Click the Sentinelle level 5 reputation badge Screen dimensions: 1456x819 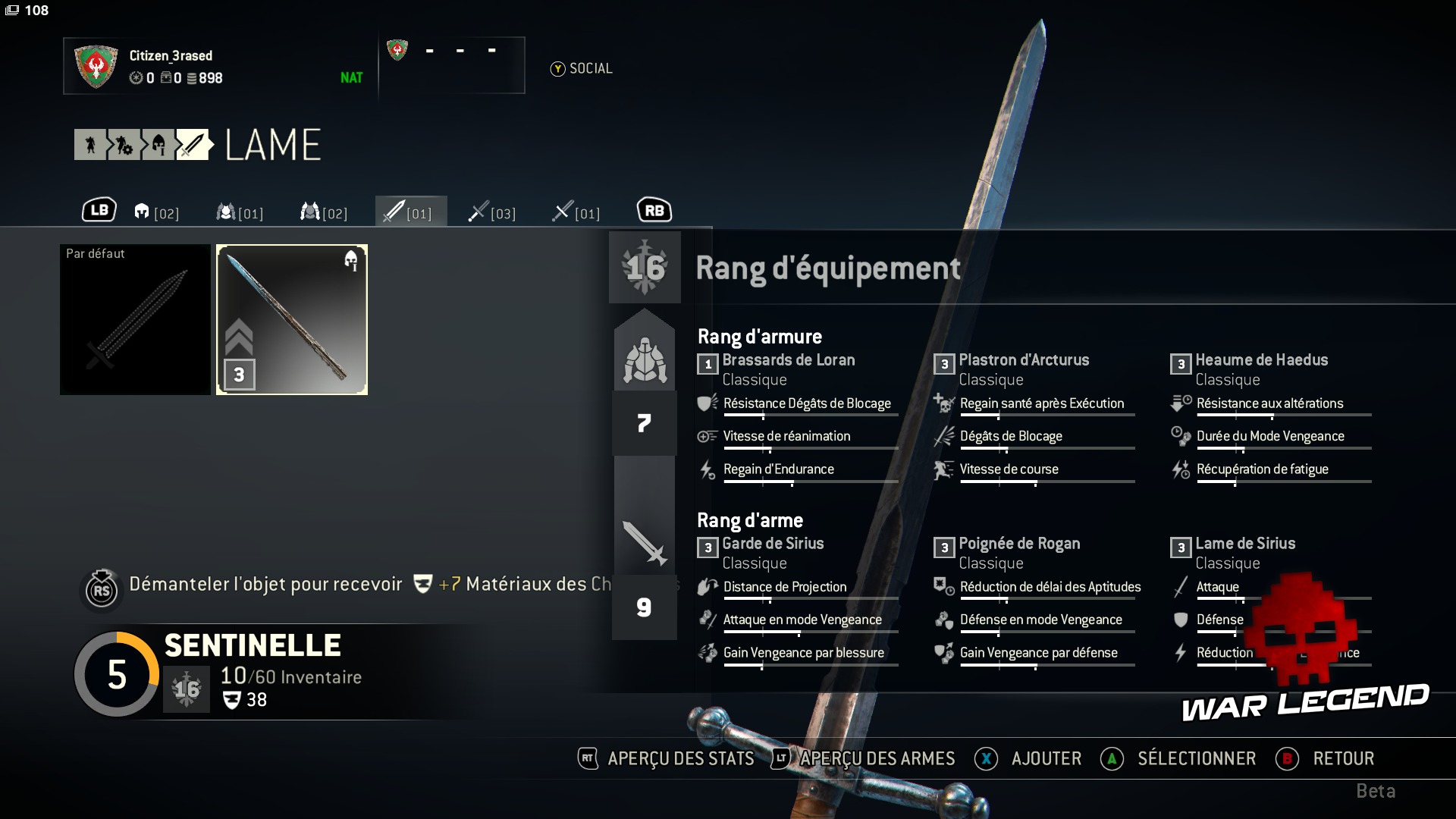click(x=117, y=674)
